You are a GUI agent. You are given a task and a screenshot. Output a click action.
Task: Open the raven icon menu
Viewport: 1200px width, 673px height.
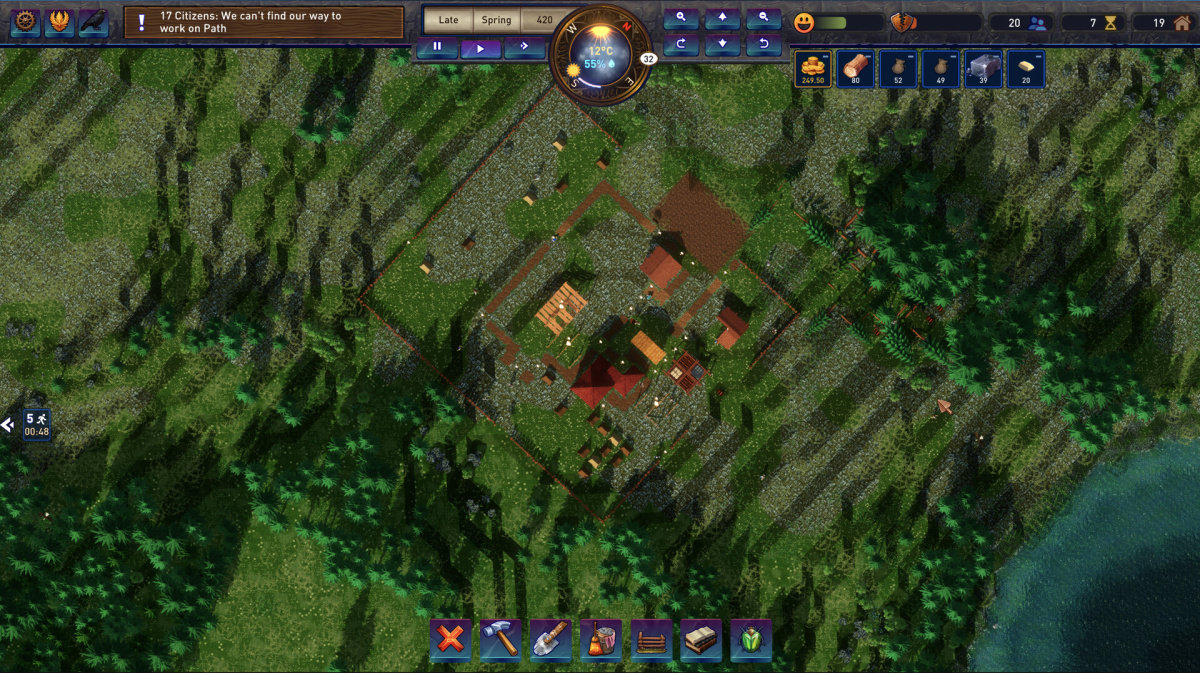click(x=94, y=22)
